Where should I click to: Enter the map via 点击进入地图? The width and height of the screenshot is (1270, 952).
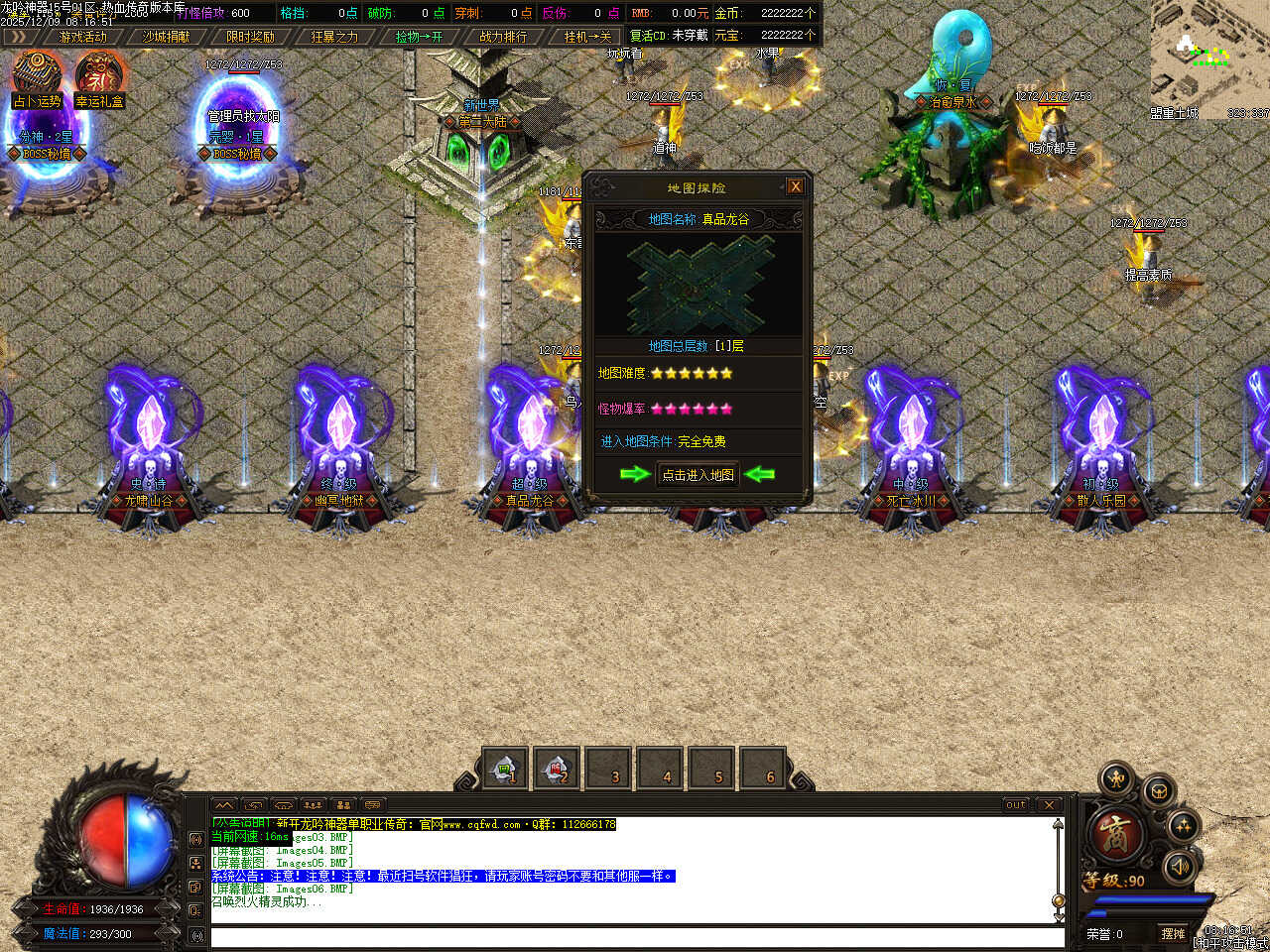tap(698, 475)
